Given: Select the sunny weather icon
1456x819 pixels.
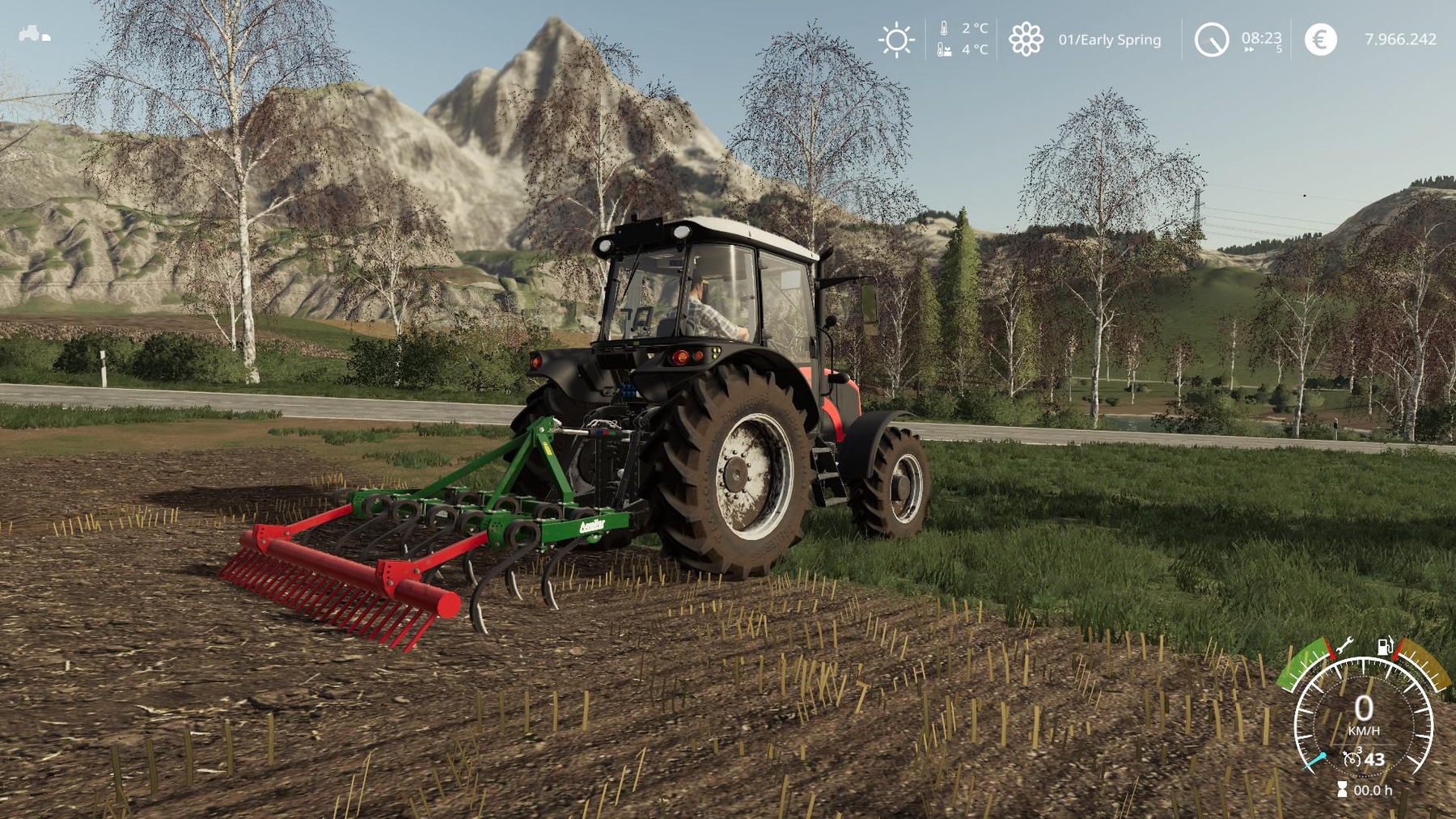Looking at the screenshot, I should (x=896, y=40).
